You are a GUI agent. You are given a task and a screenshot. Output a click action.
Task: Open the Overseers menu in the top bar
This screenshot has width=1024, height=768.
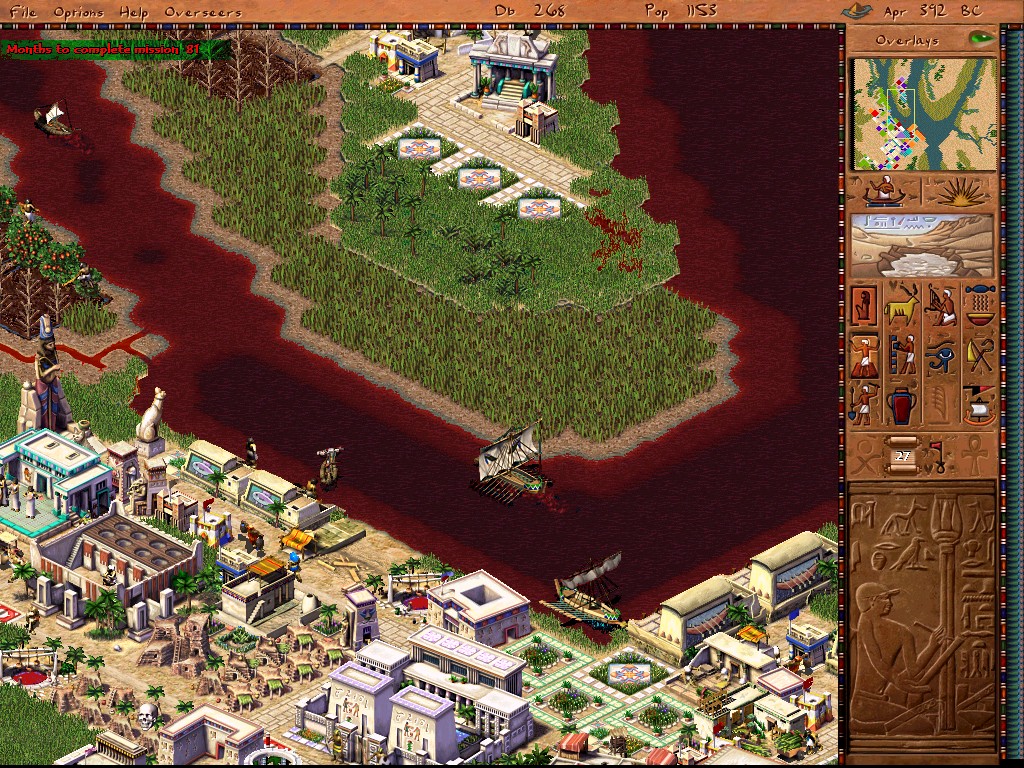pos(202,12)
